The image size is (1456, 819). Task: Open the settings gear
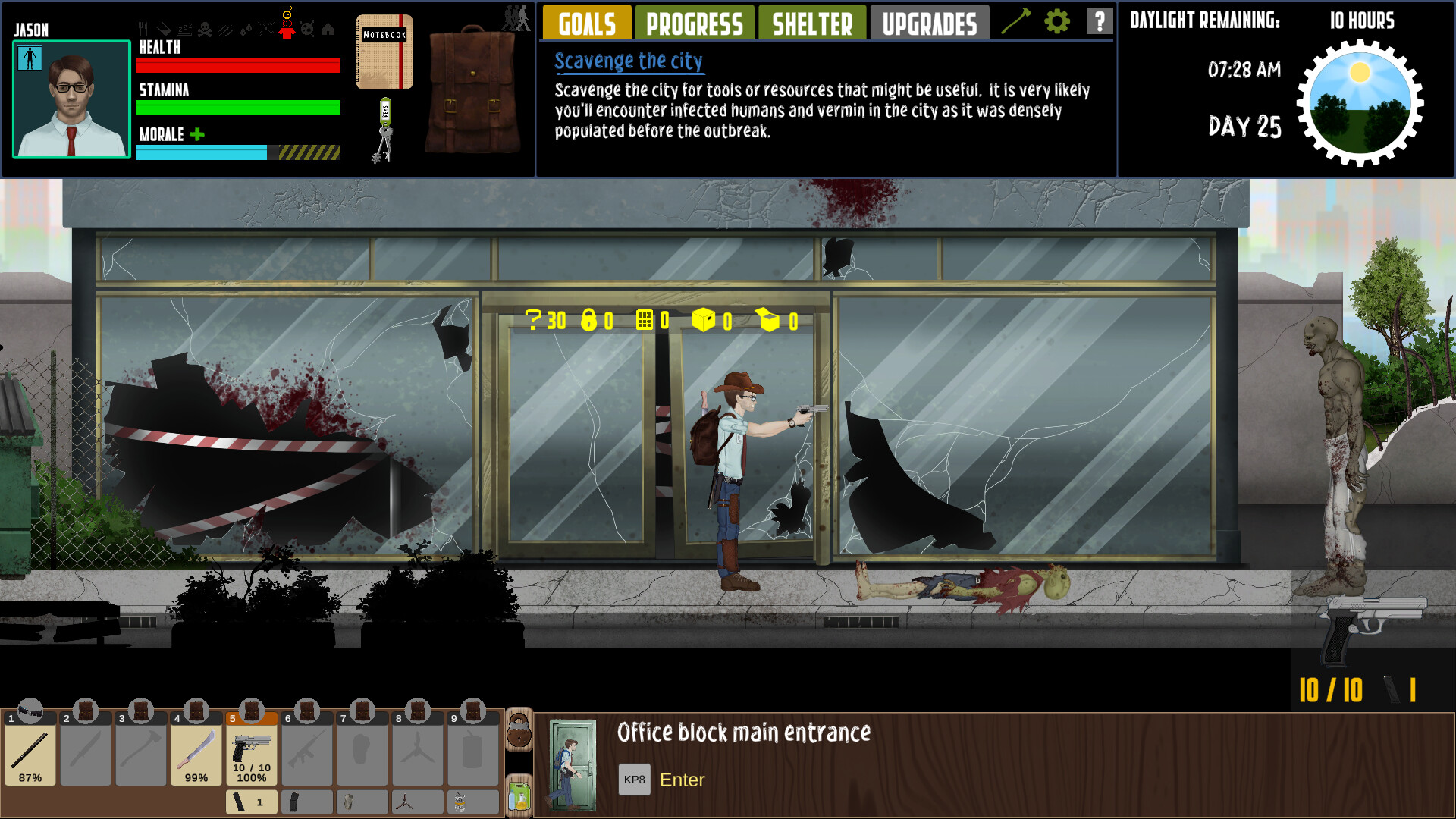pyautogui.click(x=1056, y=21)
